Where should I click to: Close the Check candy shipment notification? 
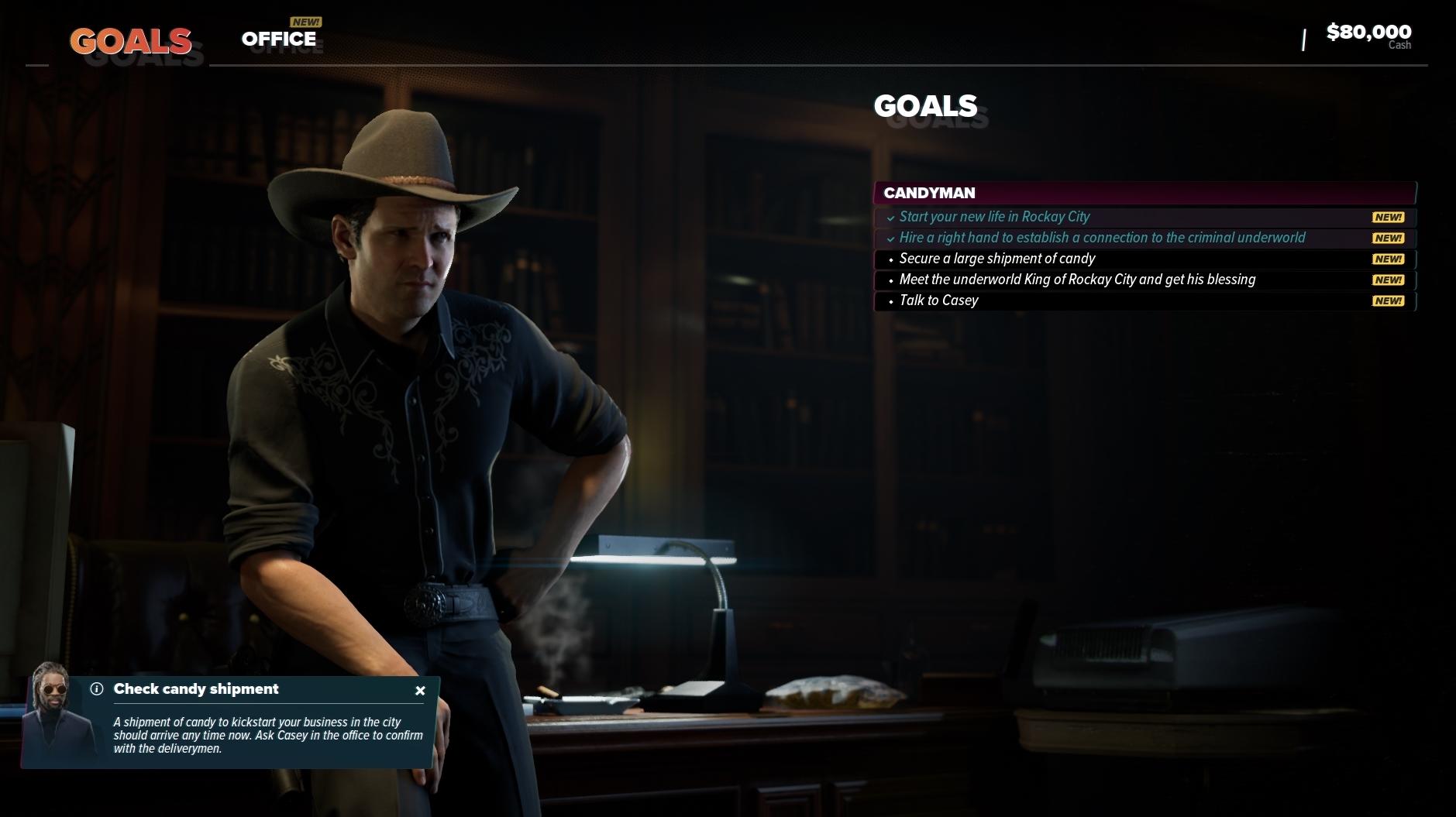click(x=420, y=691)
